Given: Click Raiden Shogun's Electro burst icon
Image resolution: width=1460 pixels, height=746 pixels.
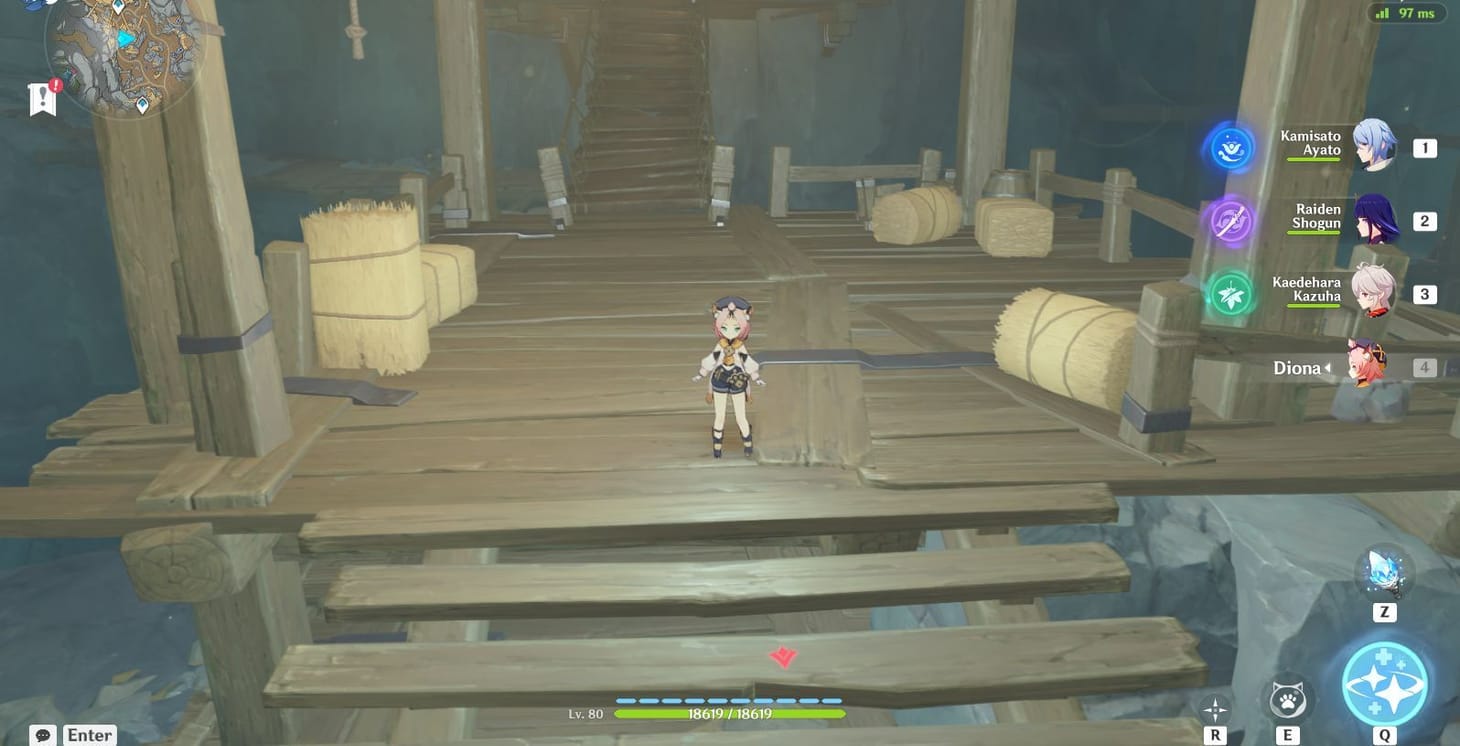Looking at the screenshot, I should pos(1228,220).
